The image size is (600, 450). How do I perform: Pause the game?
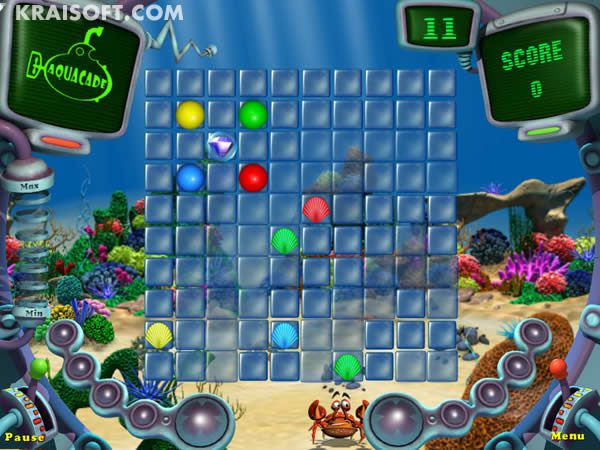(x=24, y=437)
